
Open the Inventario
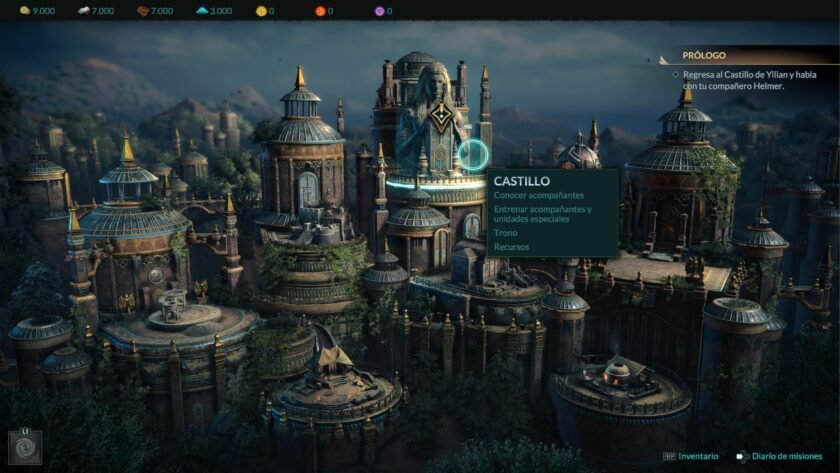698,456
